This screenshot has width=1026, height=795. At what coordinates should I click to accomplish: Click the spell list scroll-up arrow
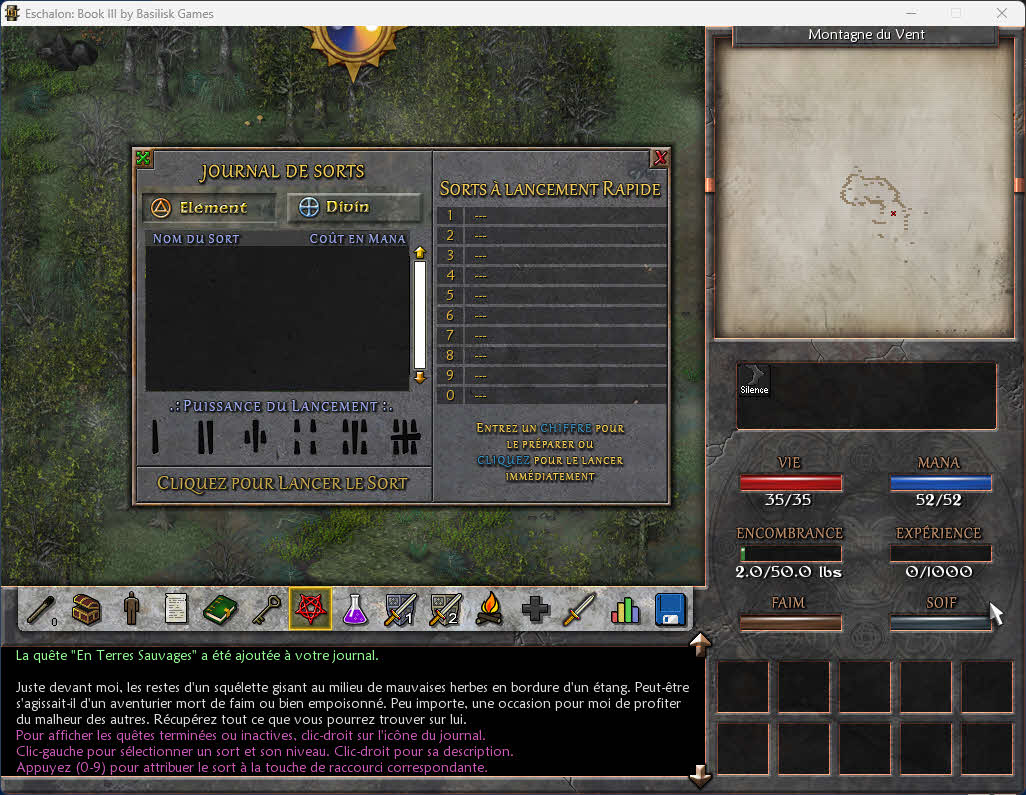[x=420, y=253]
